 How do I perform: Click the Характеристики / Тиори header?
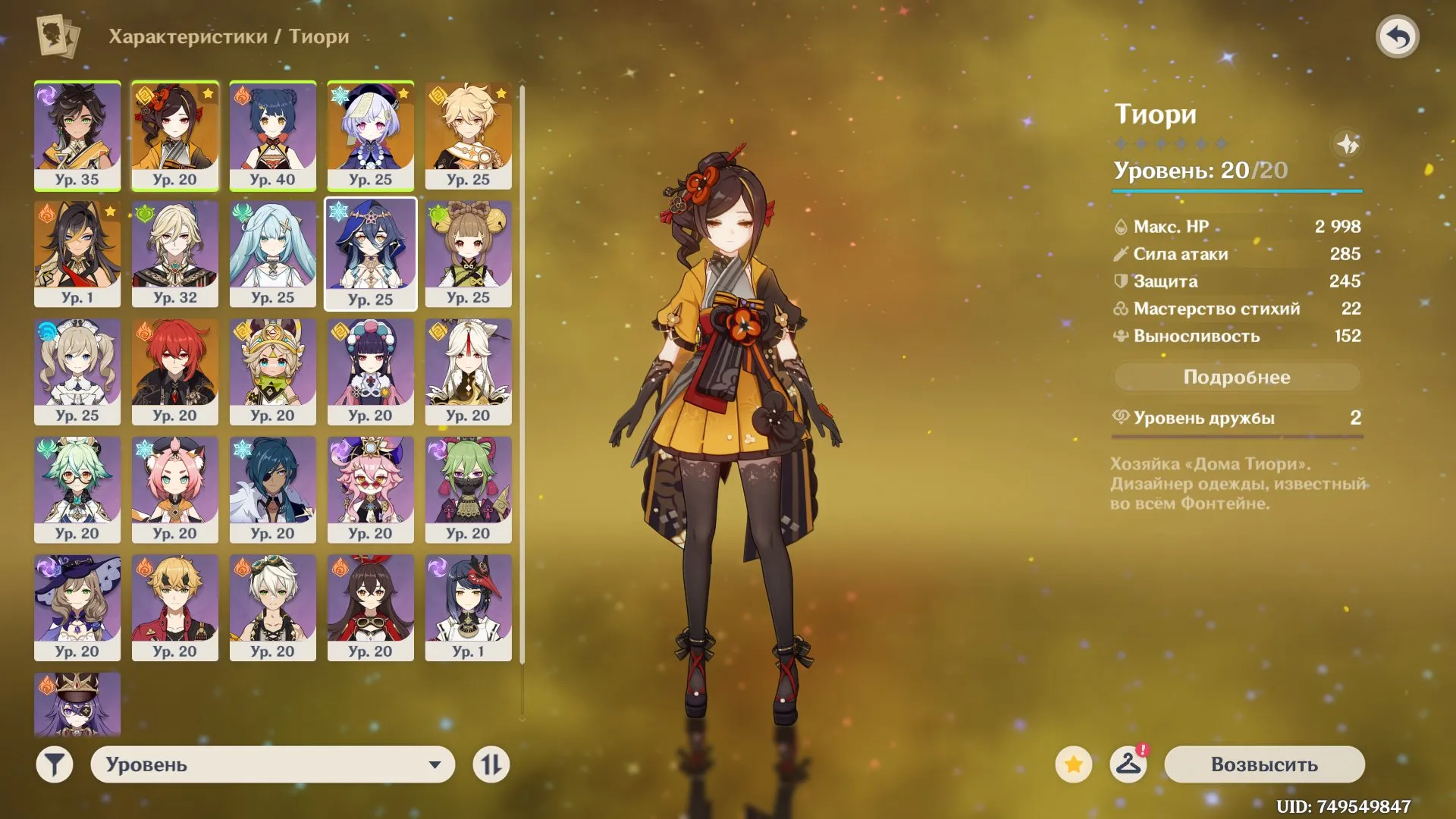click(x=229, y=36)
